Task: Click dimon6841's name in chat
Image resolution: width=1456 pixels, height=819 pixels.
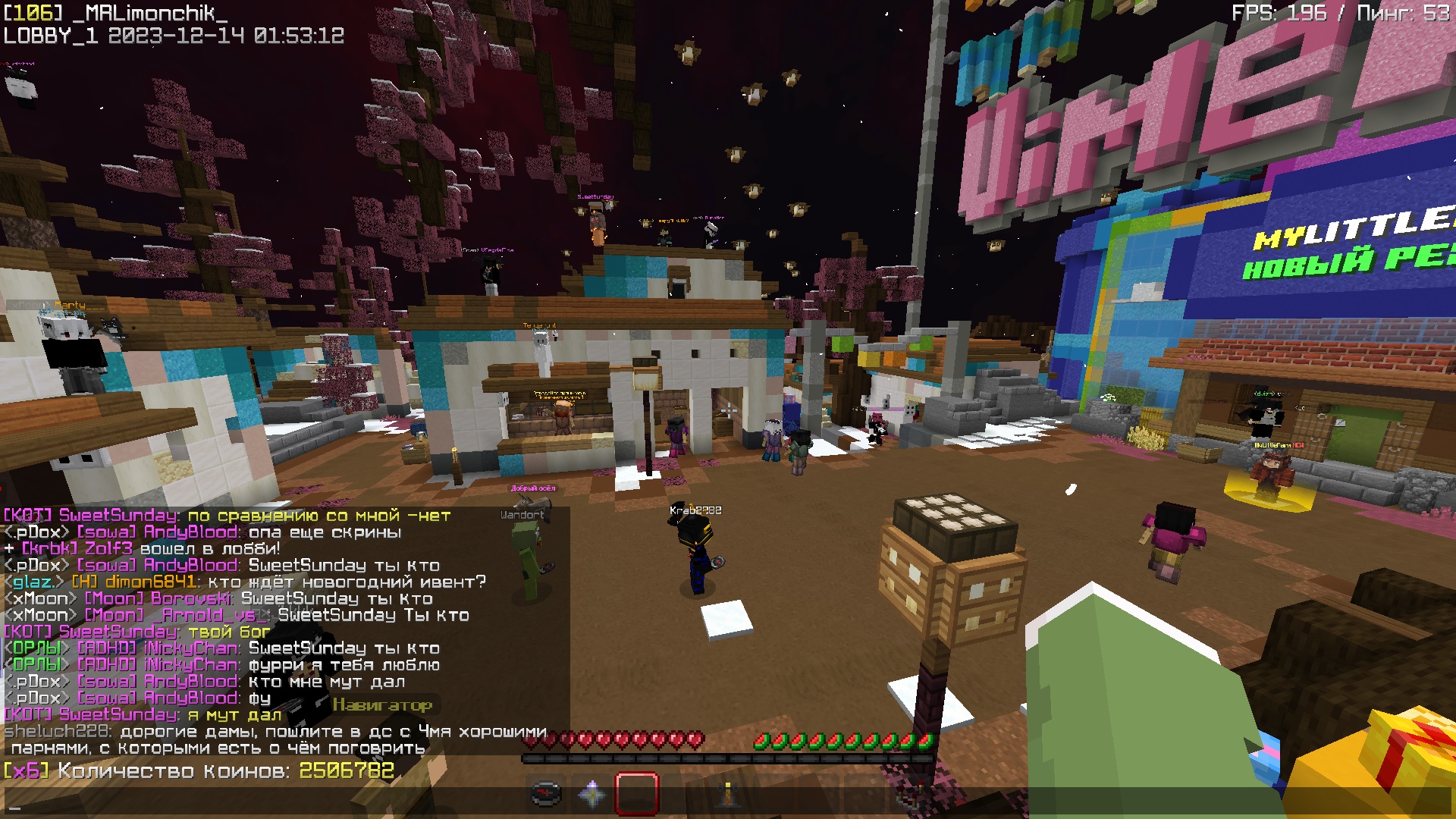Action: 151,582
